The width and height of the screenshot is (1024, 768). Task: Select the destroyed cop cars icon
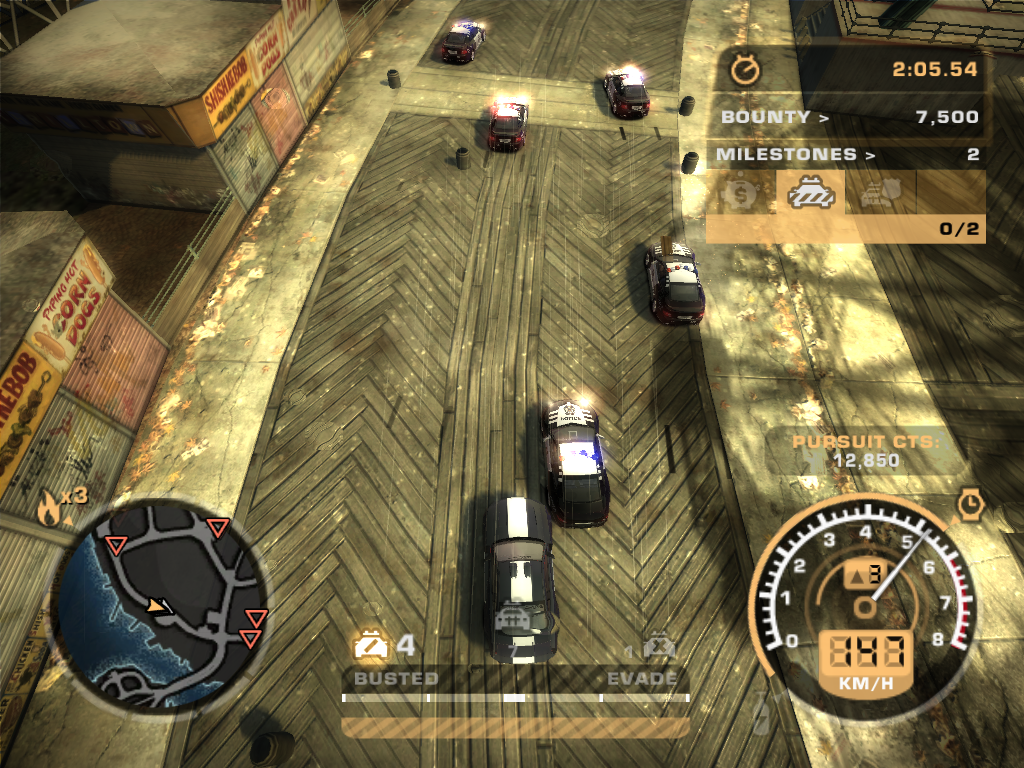[x=658, y=646]
